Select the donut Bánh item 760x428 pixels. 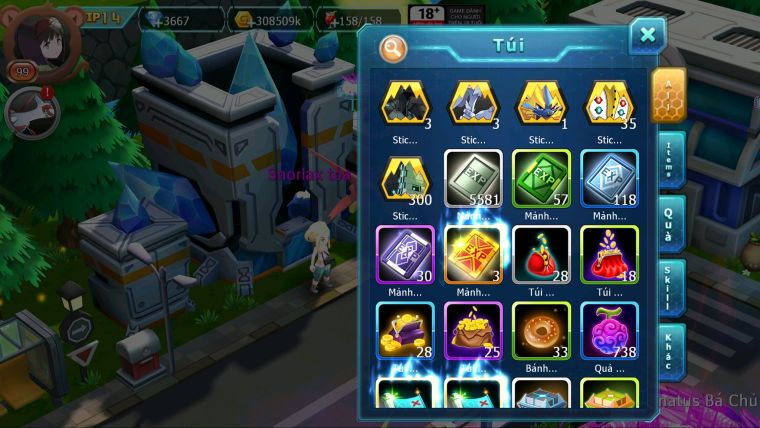pyautogui.click(x=541, y=330)
